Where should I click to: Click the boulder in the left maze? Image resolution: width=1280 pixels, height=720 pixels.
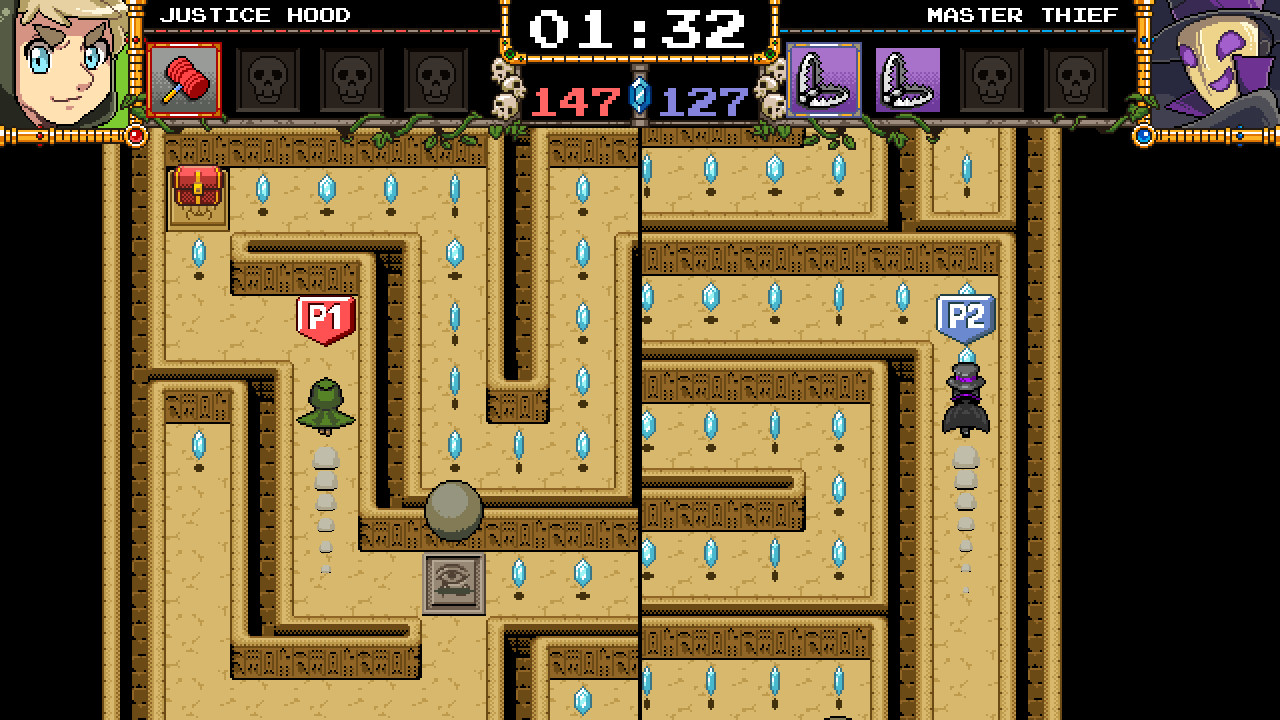(455, 510)
